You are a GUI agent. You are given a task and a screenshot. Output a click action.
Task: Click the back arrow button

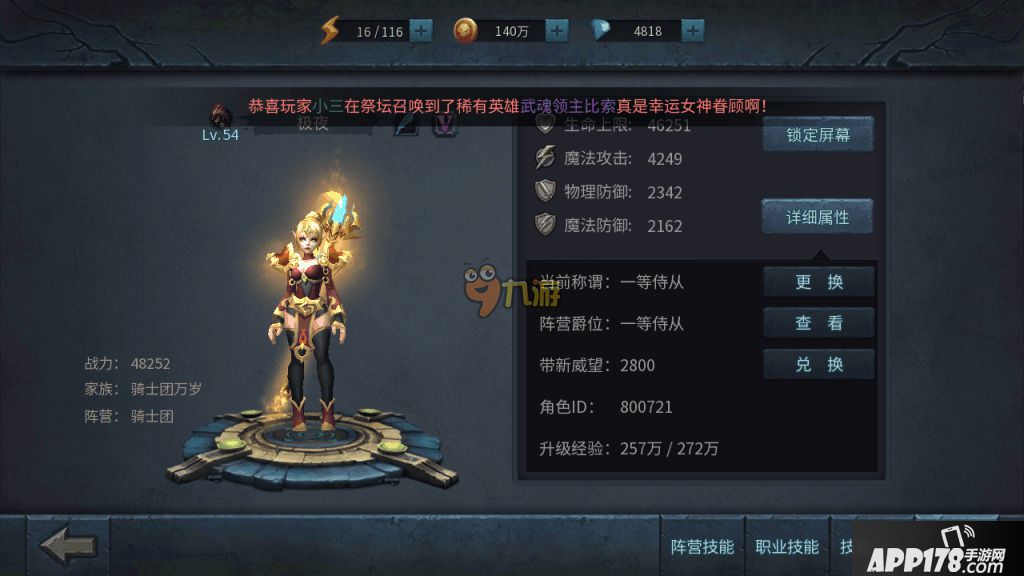[x=68, y=546]
